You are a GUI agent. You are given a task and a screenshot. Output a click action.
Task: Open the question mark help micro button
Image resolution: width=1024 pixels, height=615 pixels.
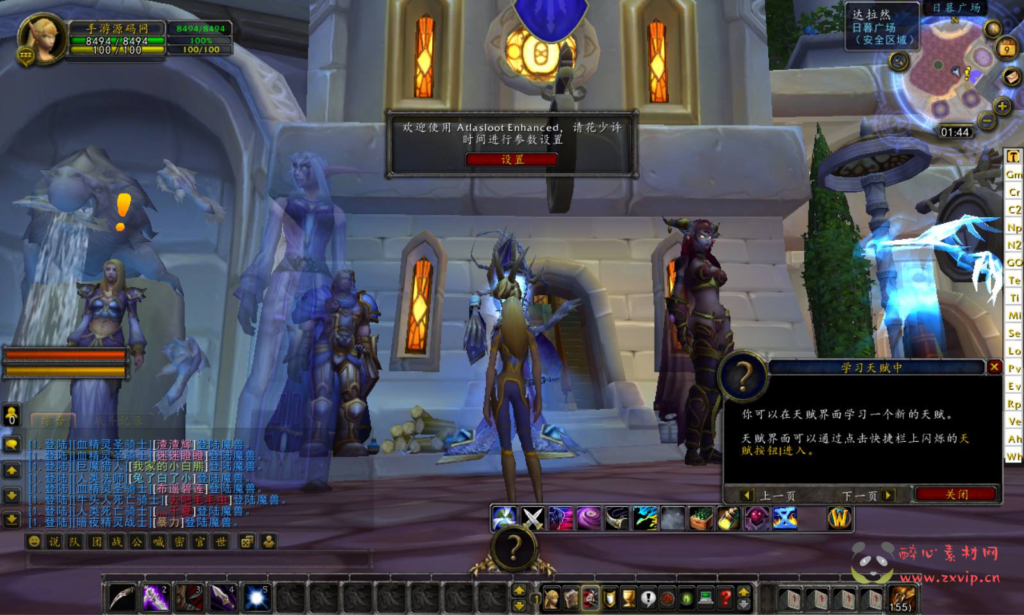point(726,598)
